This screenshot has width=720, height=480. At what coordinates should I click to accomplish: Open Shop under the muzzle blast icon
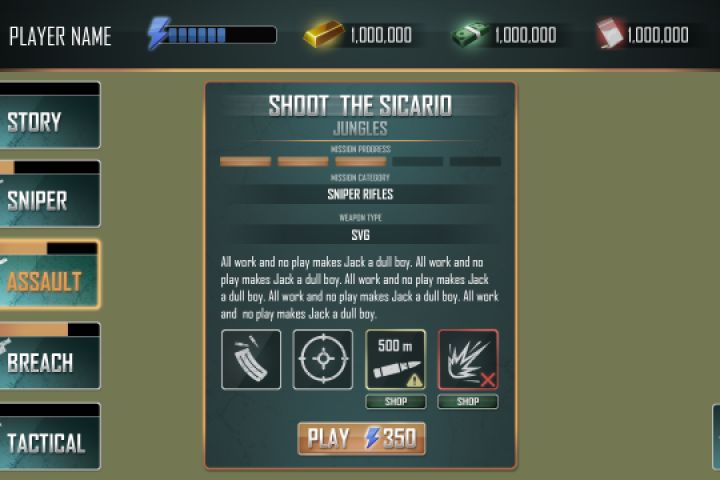click(x=468, y=402)
